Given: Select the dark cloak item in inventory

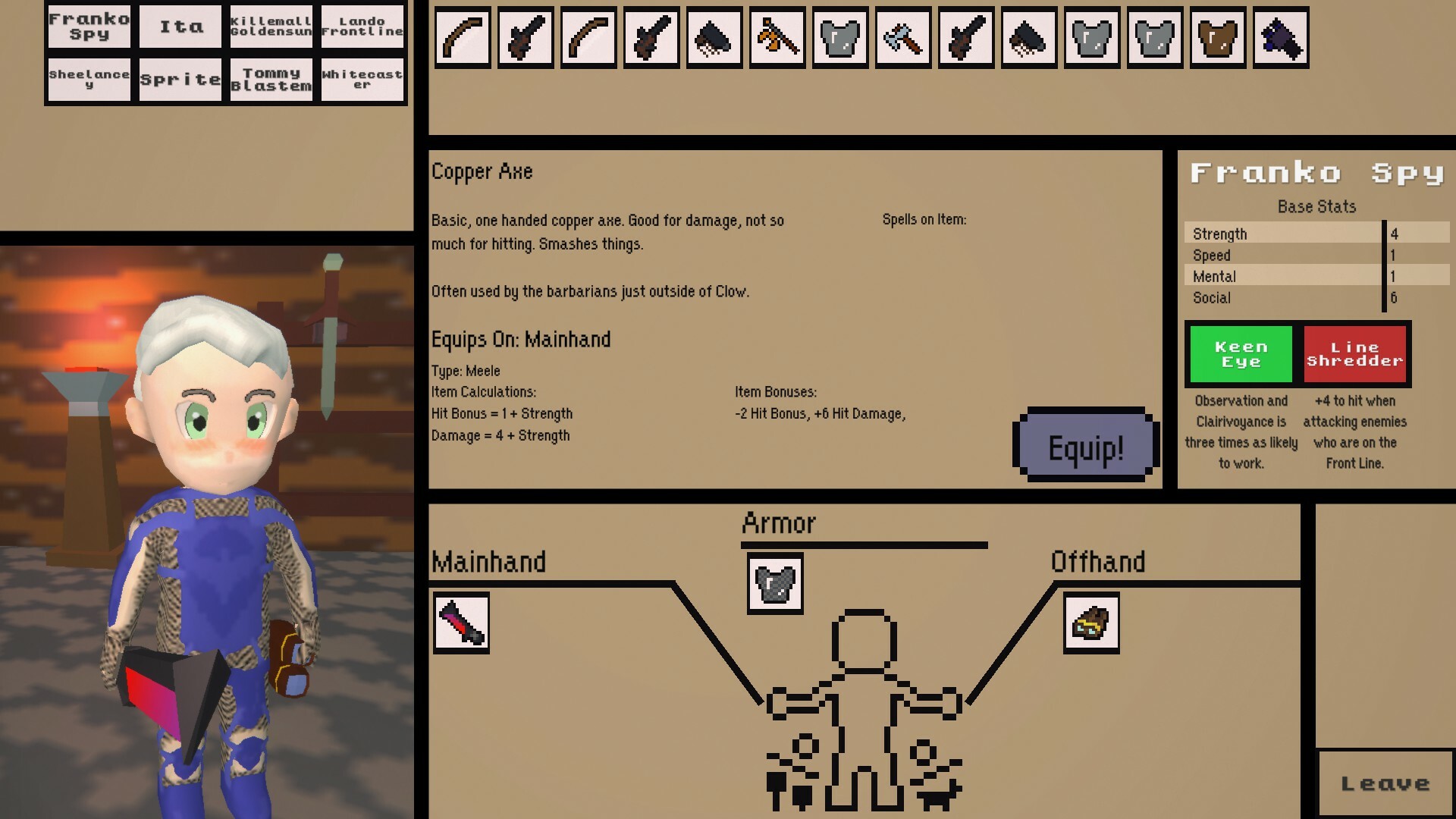Looking at the screenshot, I should (713, 39).
